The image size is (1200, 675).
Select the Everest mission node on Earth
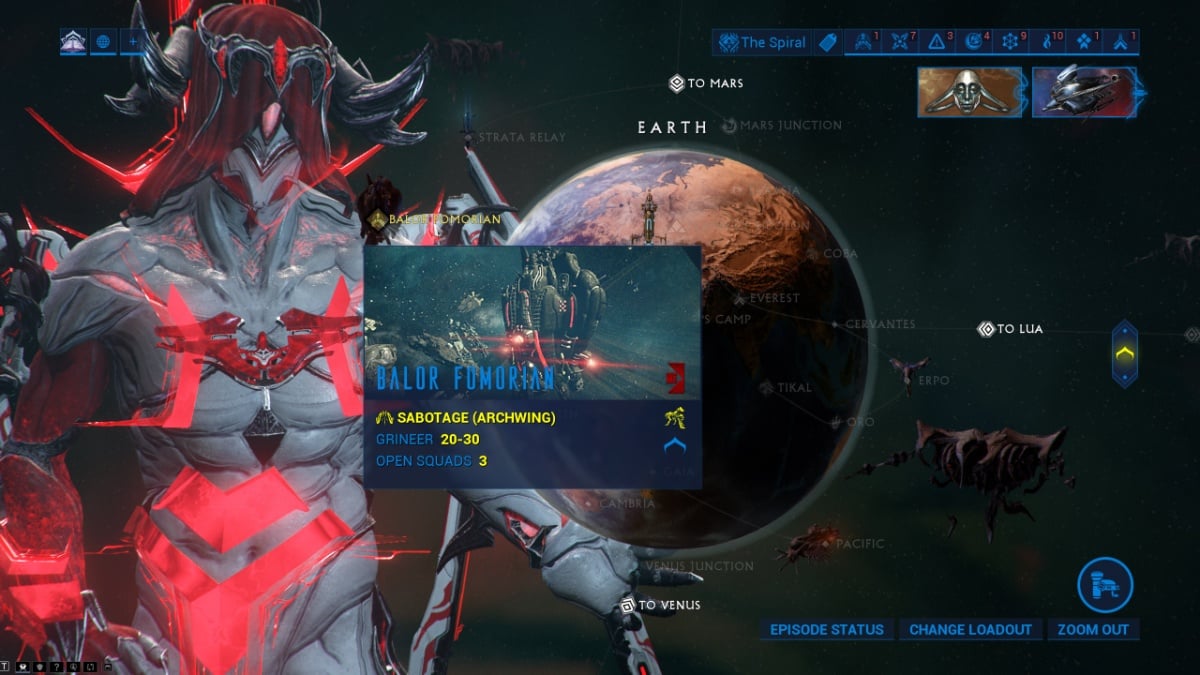[739, 299]
